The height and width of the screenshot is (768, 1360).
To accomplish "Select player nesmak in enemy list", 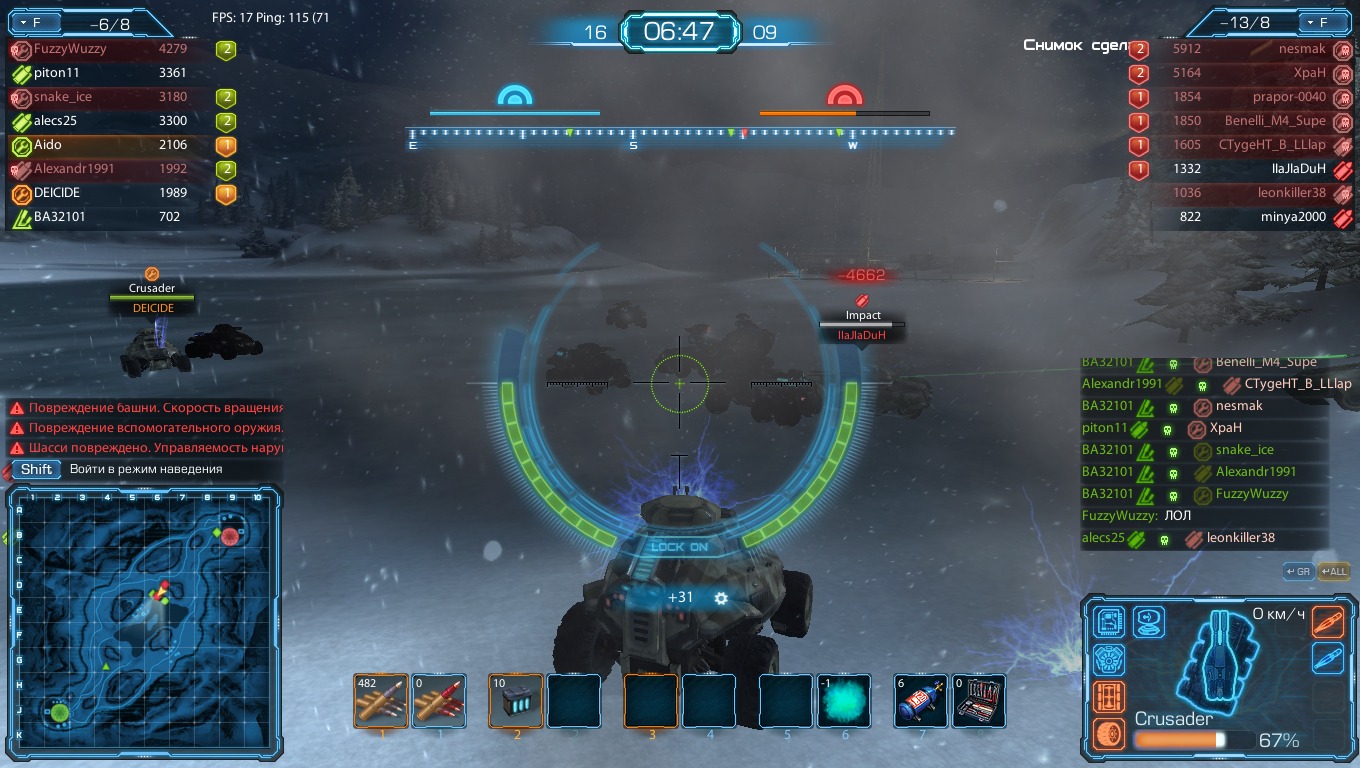I will pos(1302,48).
